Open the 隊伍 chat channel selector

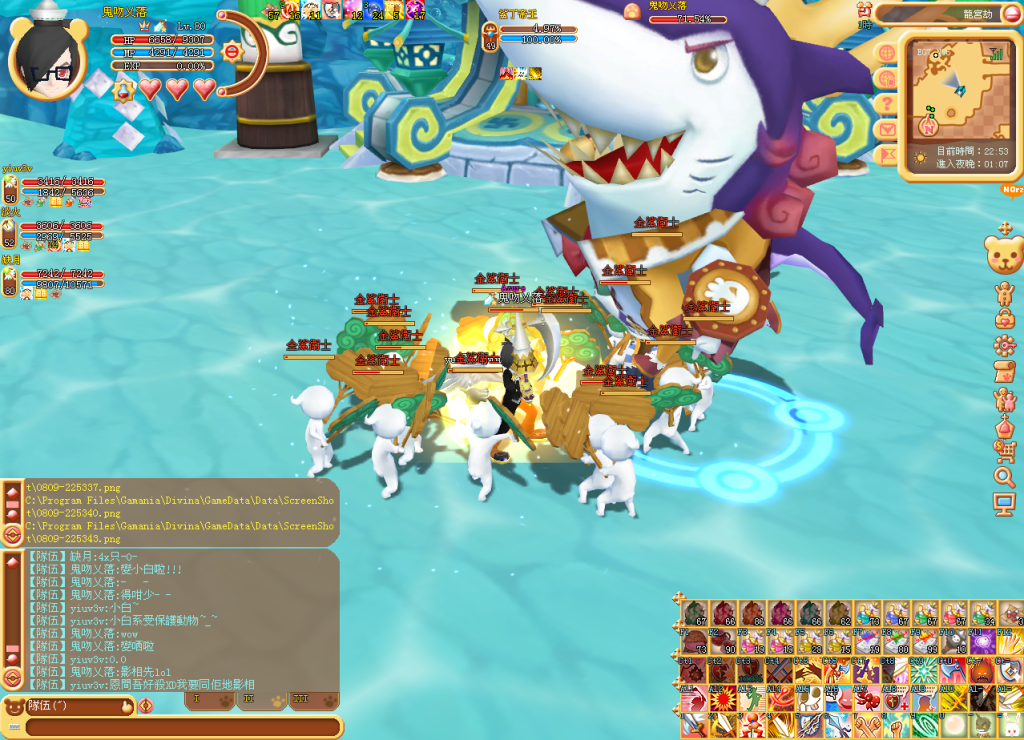pyautogui.click(x=70, y=706)
